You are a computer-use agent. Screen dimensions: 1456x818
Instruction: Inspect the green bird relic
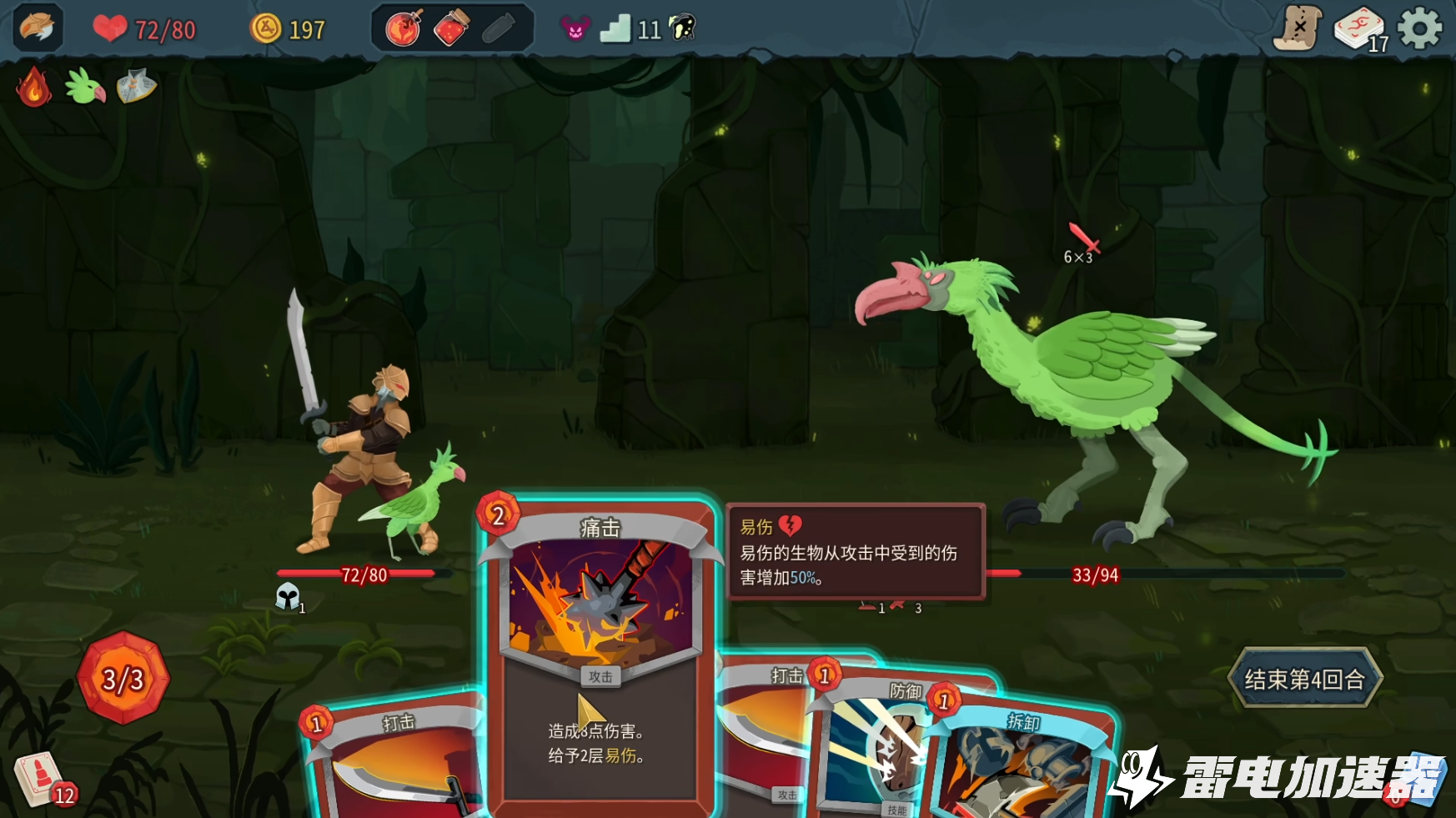(x=85, y=87)
